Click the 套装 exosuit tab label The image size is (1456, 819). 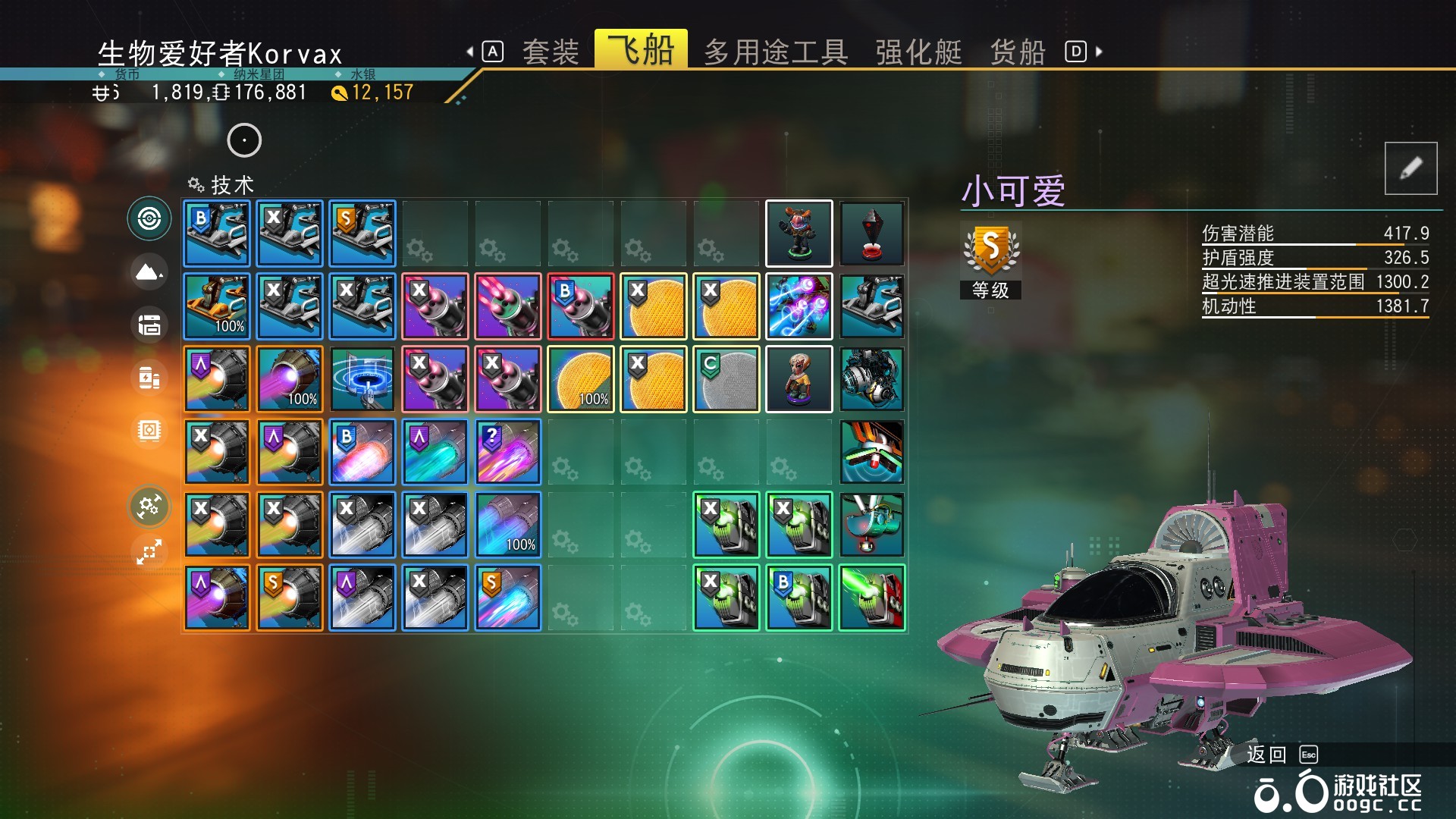550,51
